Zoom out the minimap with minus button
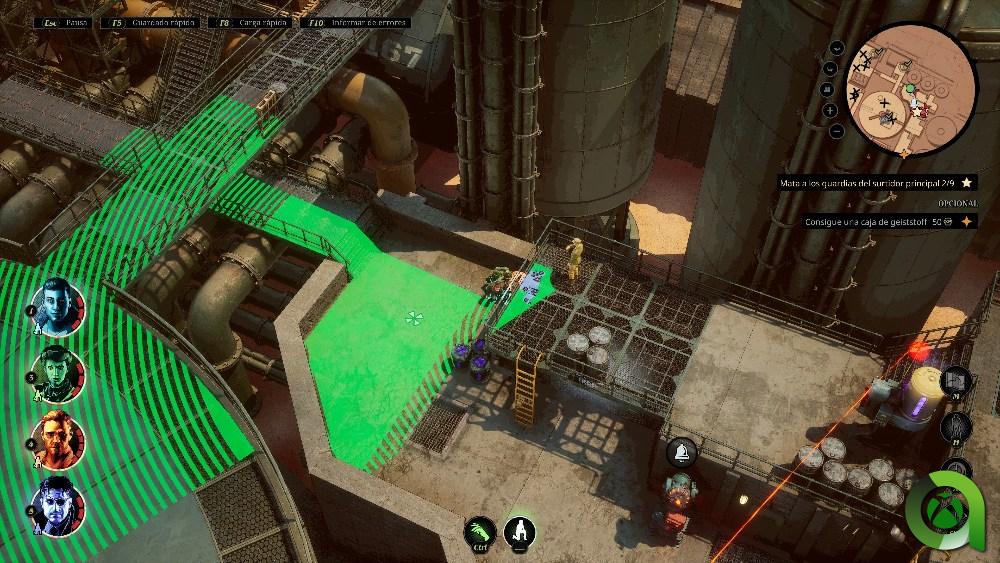 836,131
